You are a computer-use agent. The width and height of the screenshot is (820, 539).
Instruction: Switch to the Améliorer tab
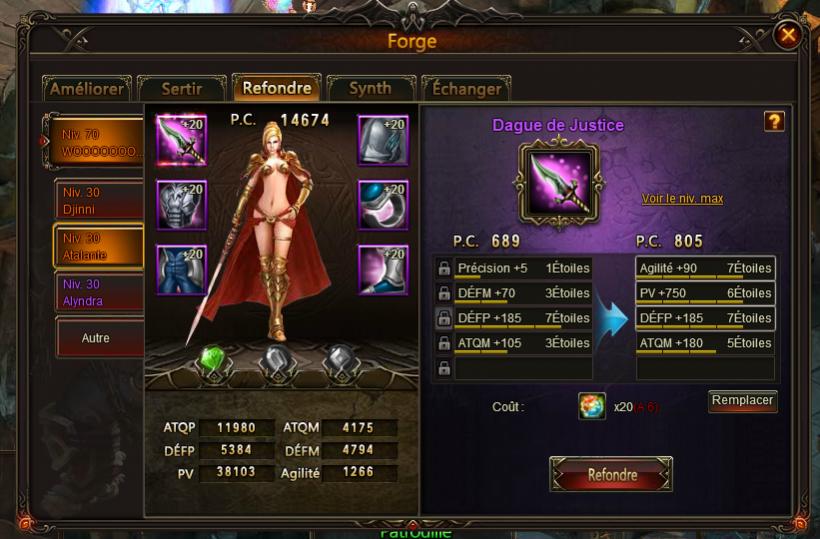click(87, 89)
